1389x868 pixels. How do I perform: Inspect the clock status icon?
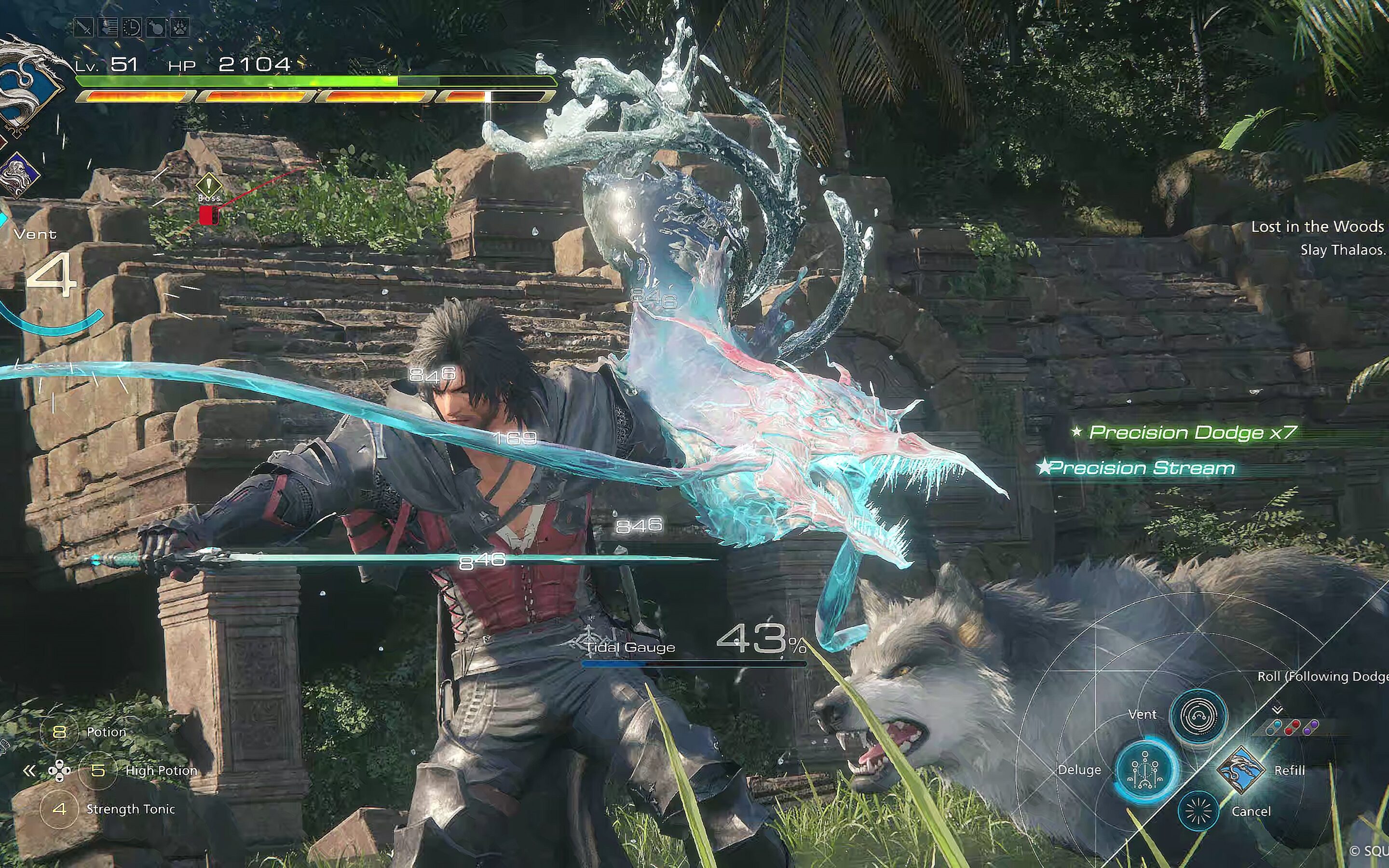[132, 27]
